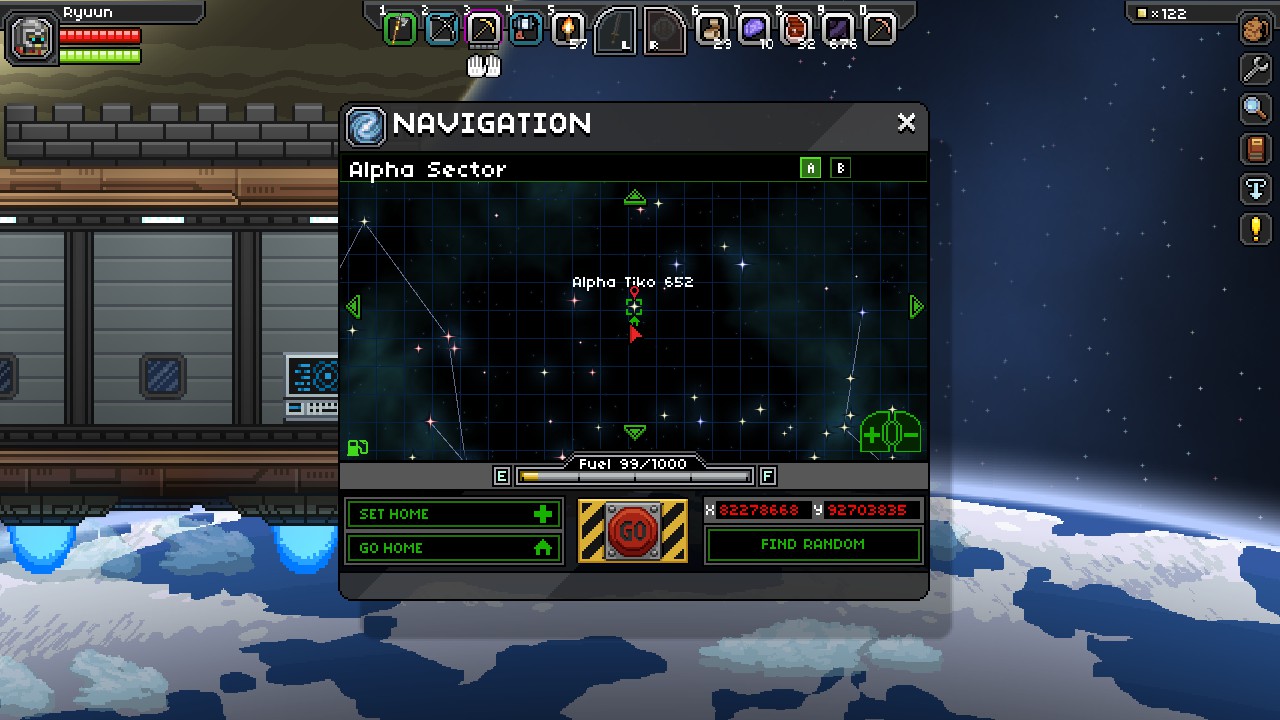This screenshot has width=1280, height=720.
Task: Zoom out the star map with minus
Action: coord(909,435)
